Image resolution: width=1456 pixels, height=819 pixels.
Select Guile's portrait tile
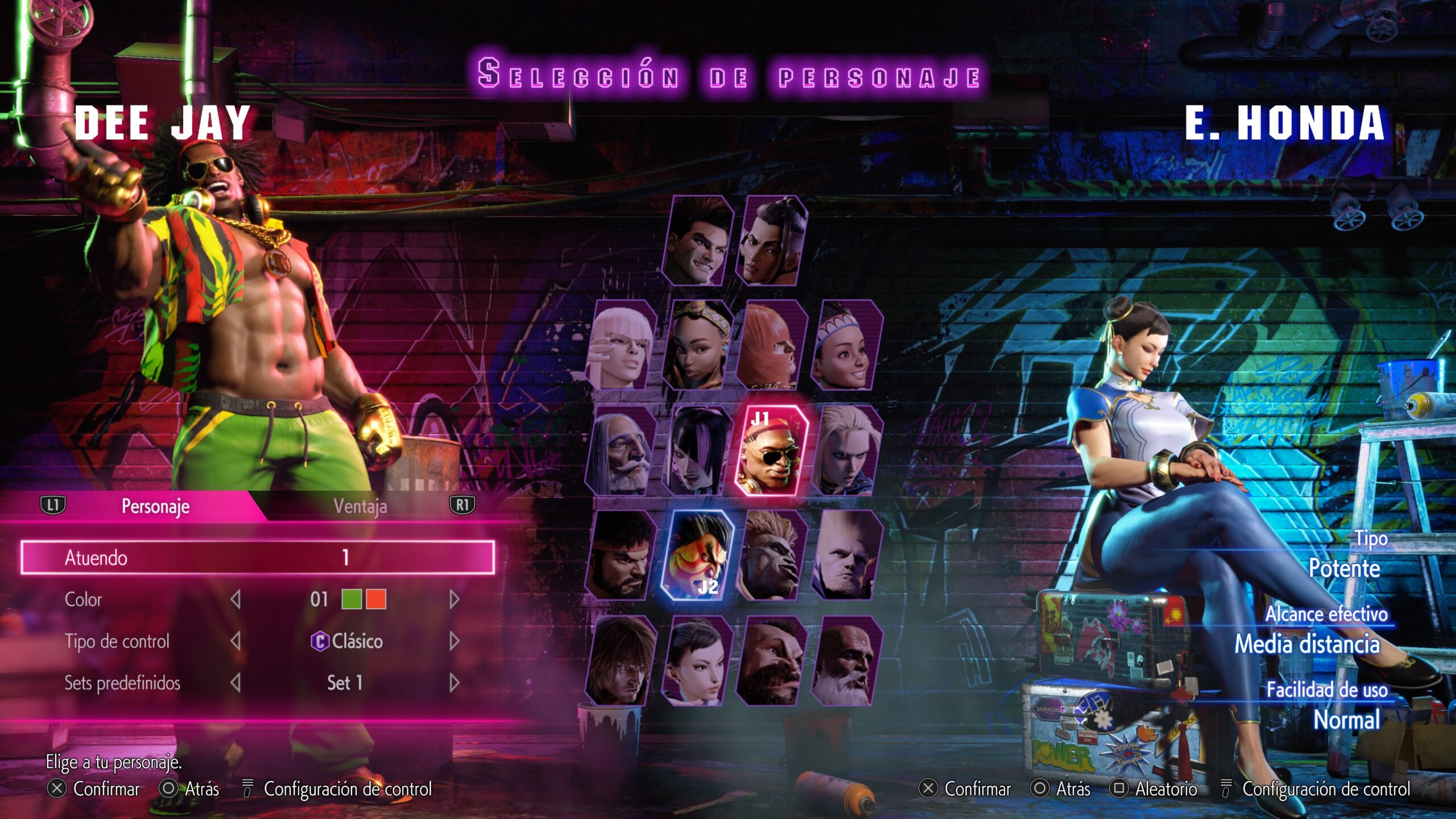pyautogui.click(x=847, y=556)
